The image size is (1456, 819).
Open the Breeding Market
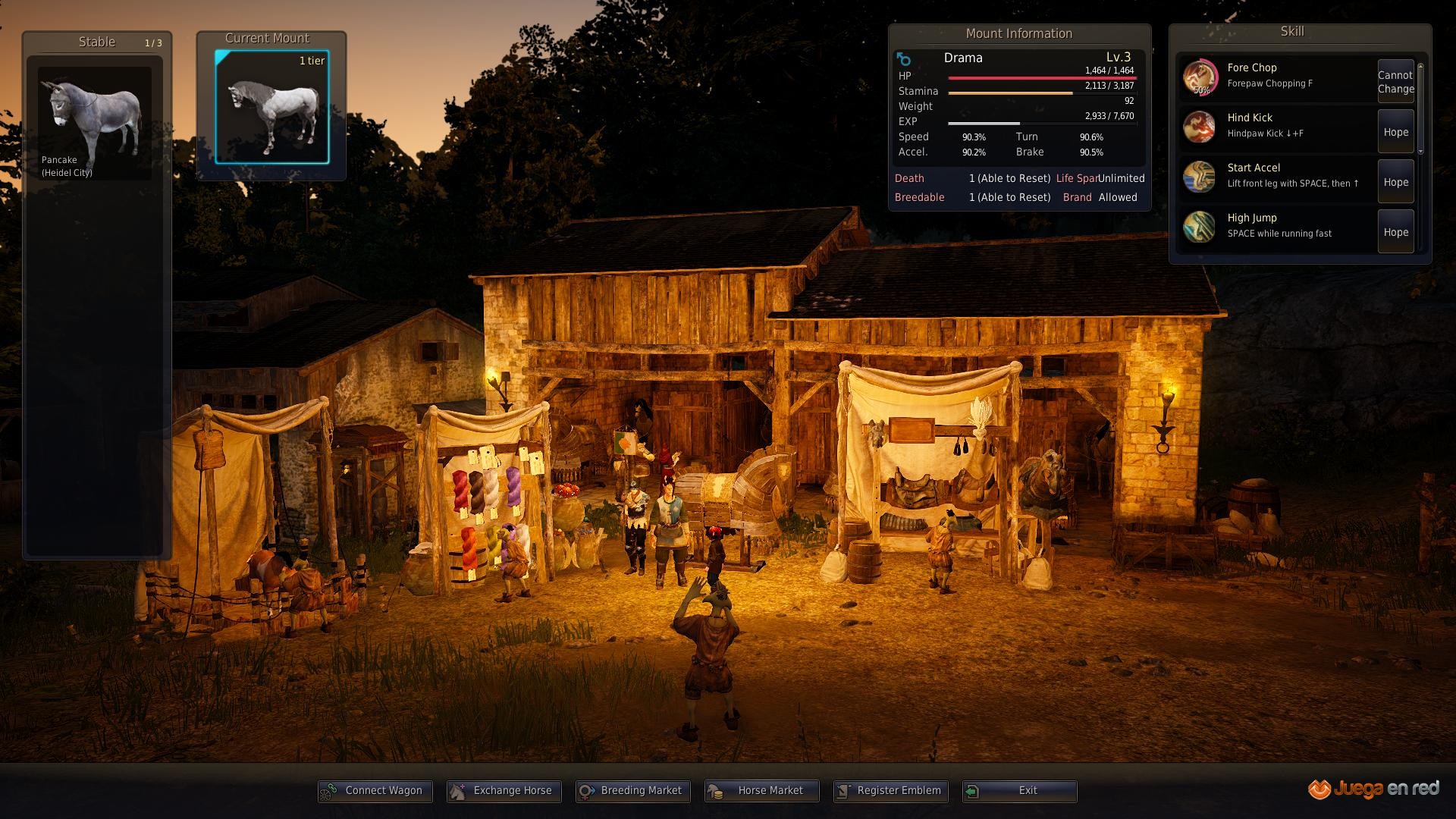[633, 791]
